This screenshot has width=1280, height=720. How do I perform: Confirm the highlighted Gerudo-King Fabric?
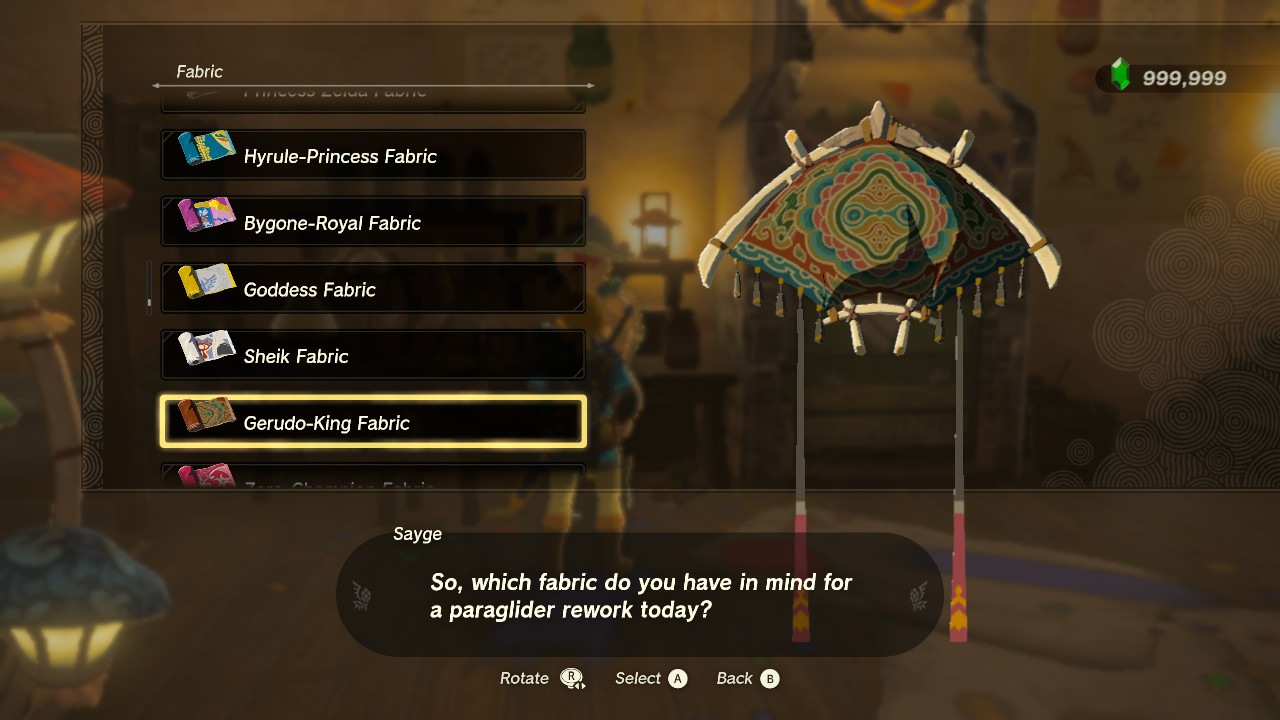(x=373, y=422)
